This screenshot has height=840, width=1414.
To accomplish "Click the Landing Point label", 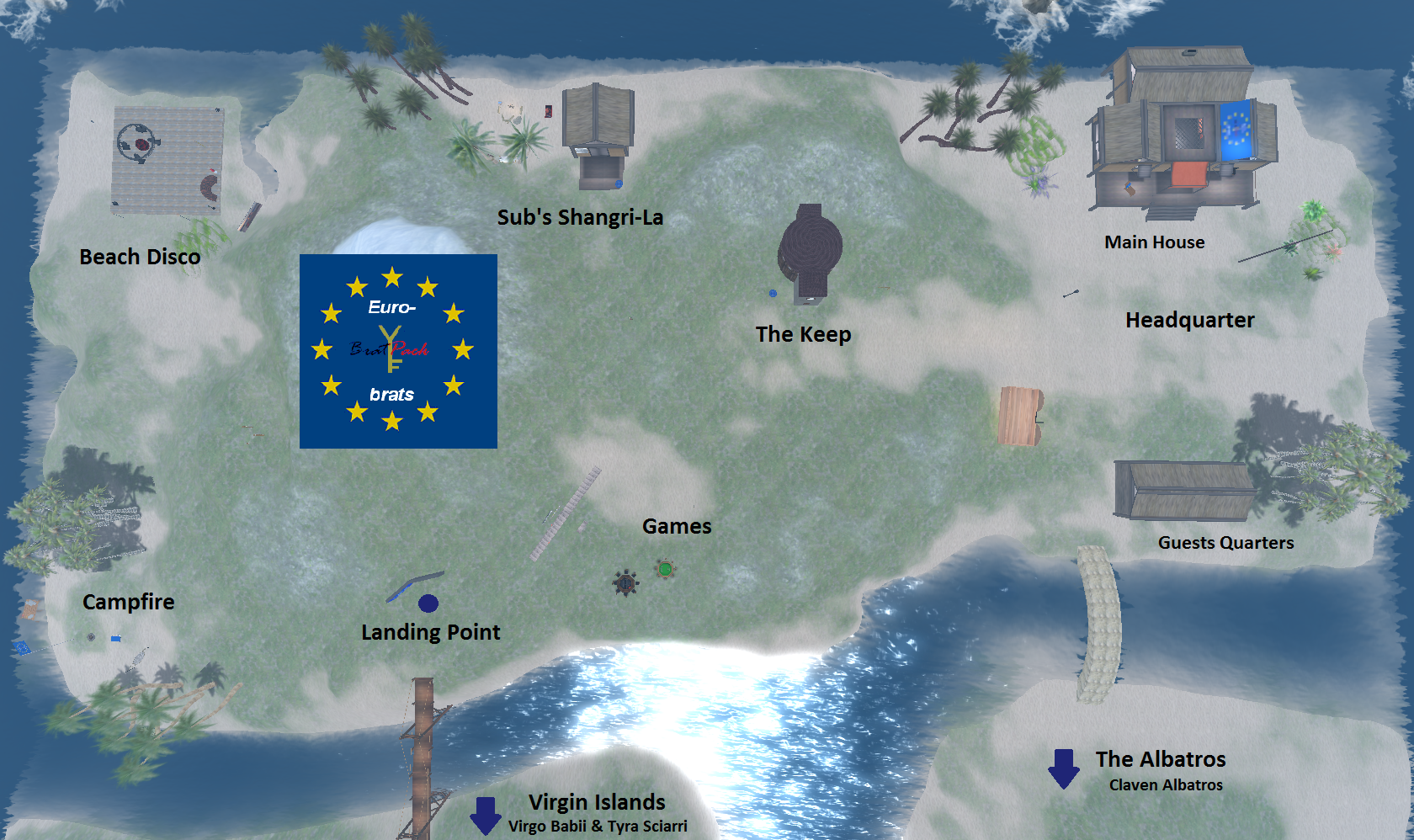I will 430,632.
